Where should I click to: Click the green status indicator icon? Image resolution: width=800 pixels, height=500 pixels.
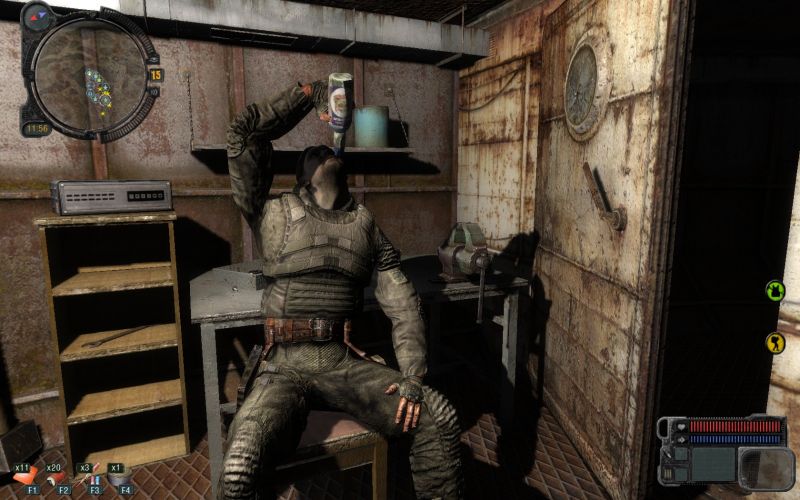[775, 291]
